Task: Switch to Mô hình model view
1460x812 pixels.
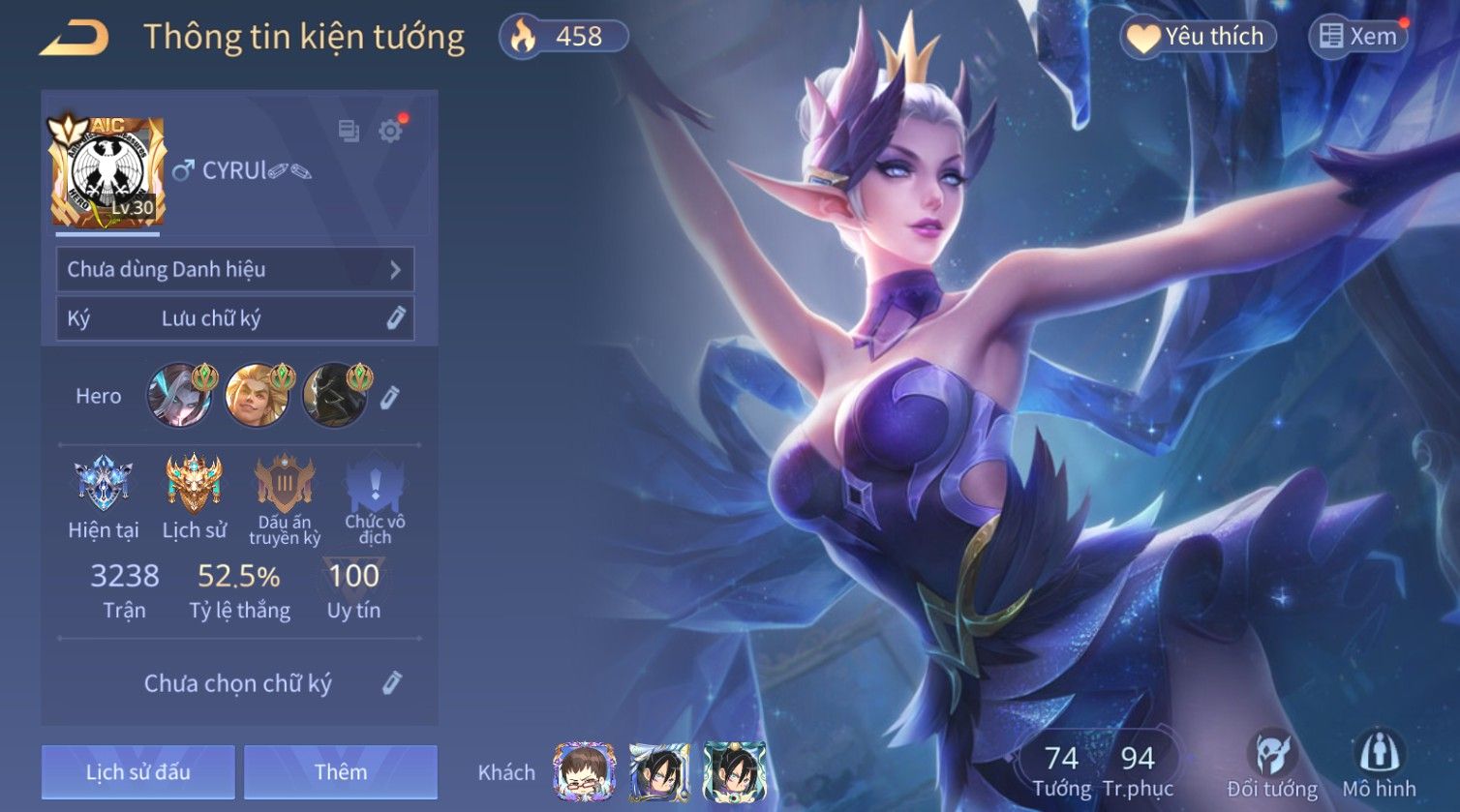Action: point(1379,765)
